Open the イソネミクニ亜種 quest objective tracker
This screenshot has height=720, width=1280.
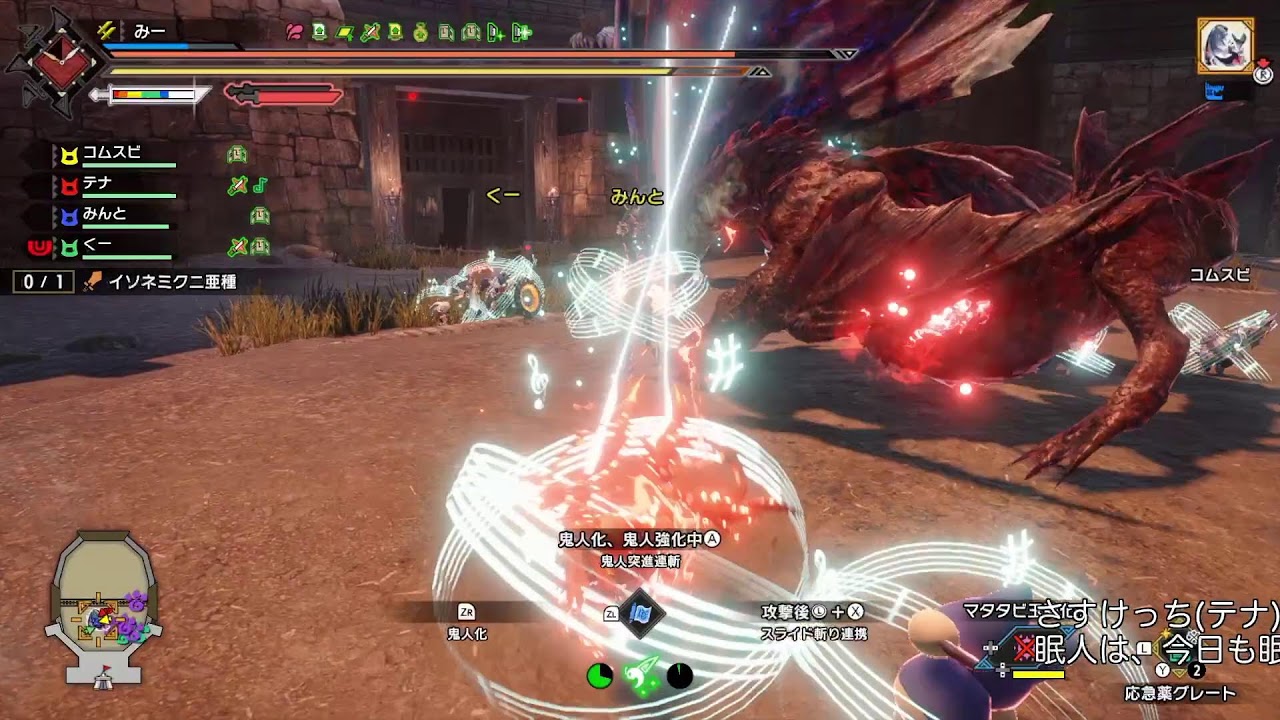pos(160,282)
